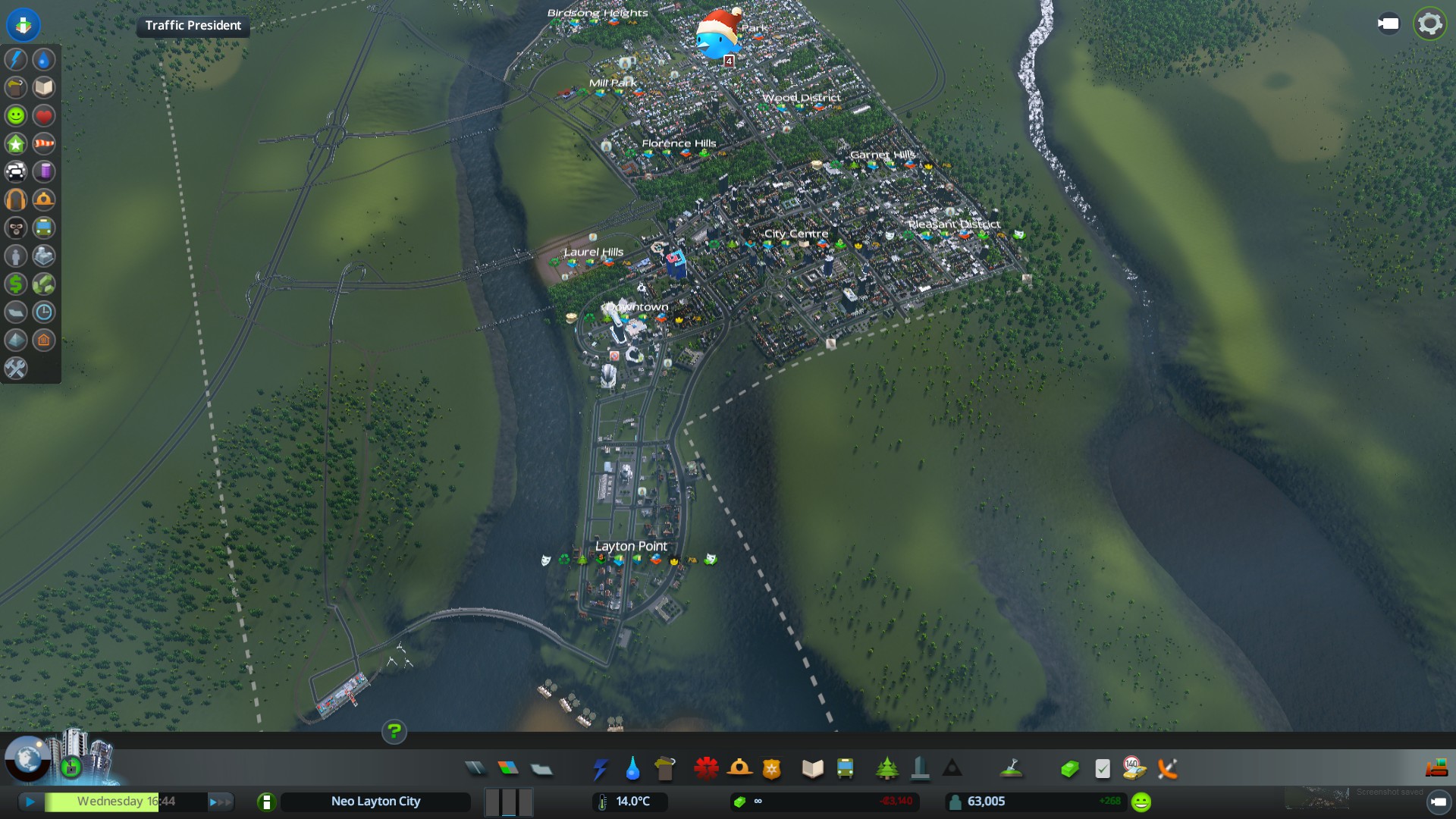
Task: Open the Noise Pollution info view
Action: [16, 199]
